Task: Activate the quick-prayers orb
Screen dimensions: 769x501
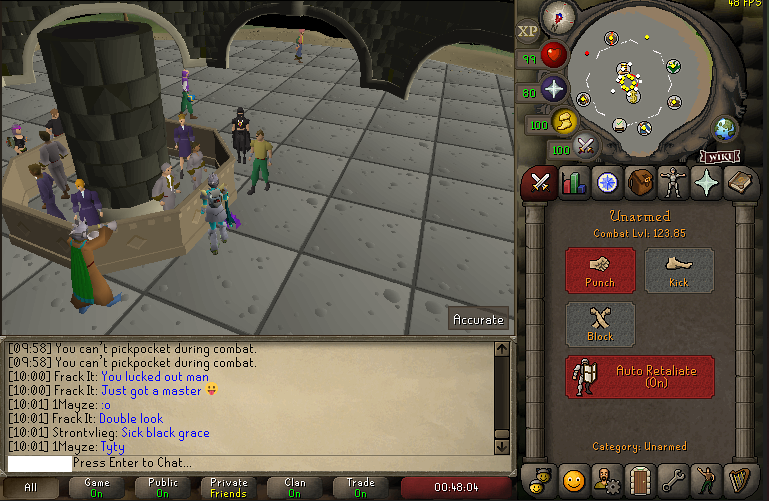Action: click(x=554, y=89)
